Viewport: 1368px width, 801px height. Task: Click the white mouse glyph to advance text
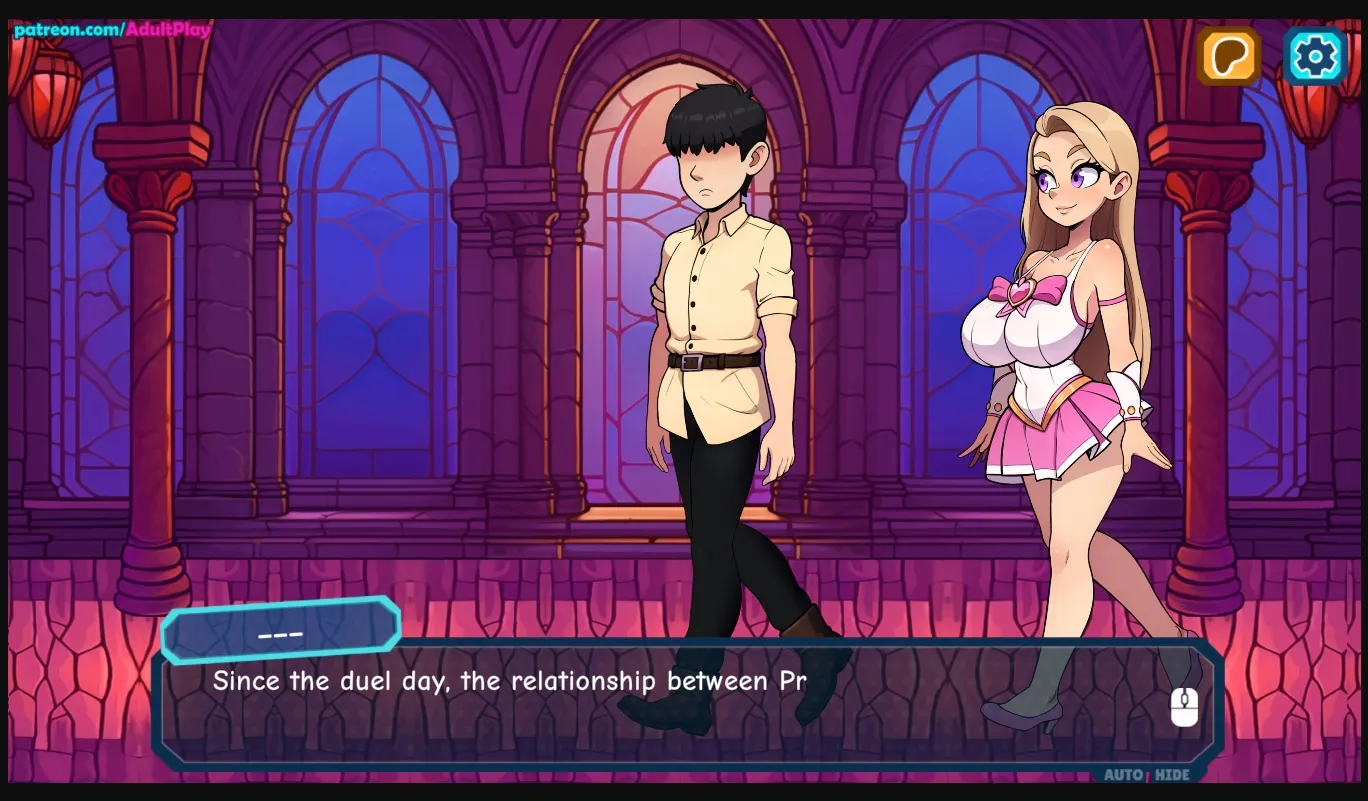[x=1185, y=705]
